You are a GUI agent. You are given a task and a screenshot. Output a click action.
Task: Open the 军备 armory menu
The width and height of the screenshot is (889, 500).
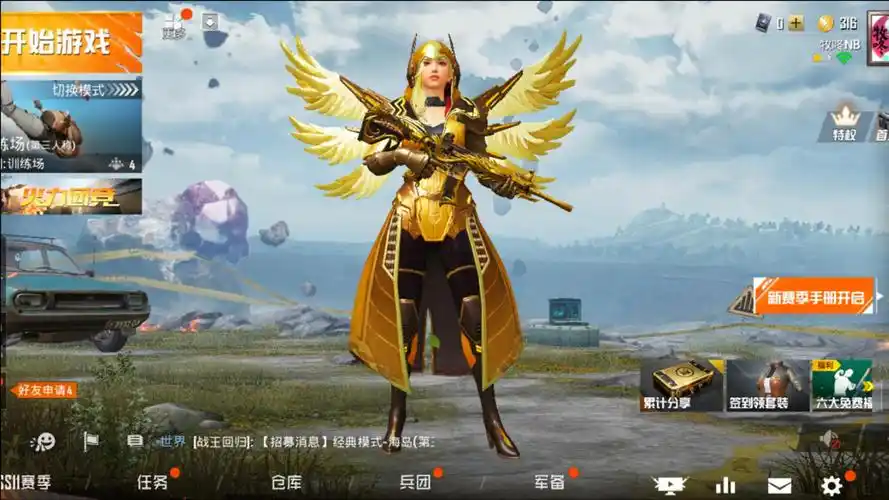(x=549, y=482)
